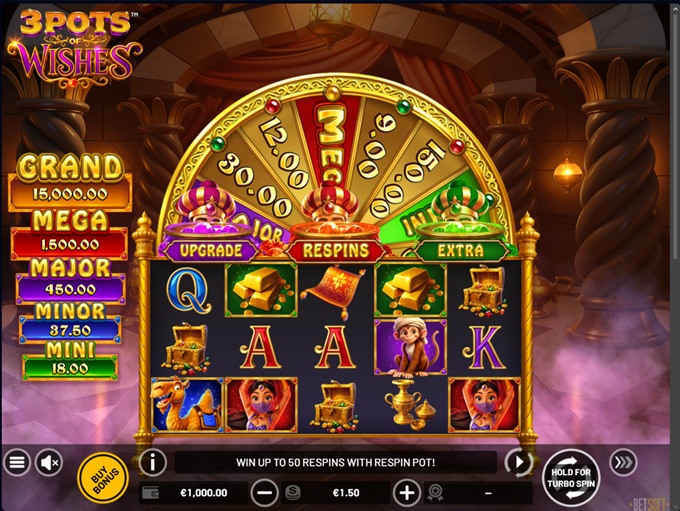Open the hamburger menu
The height and width of the screenshot is (511, 680).
click(x=16, y=462)
